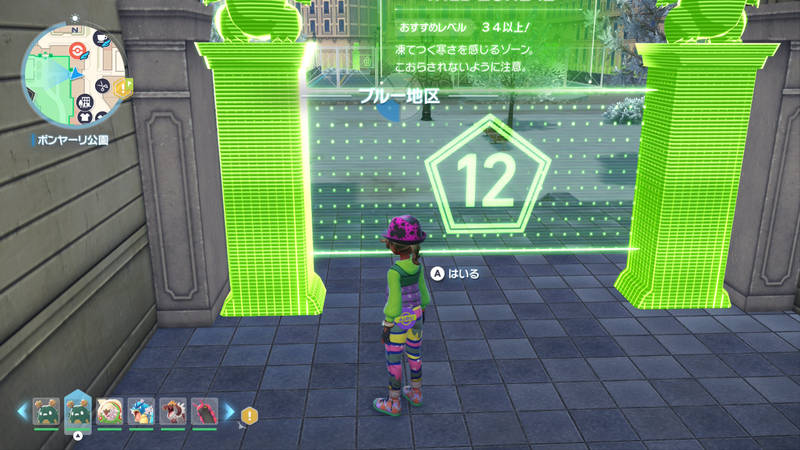This screenshot has height=450, width=800.
Task: Open the yellow exclamation alert near party bar
Action: (x=249, y=414)
